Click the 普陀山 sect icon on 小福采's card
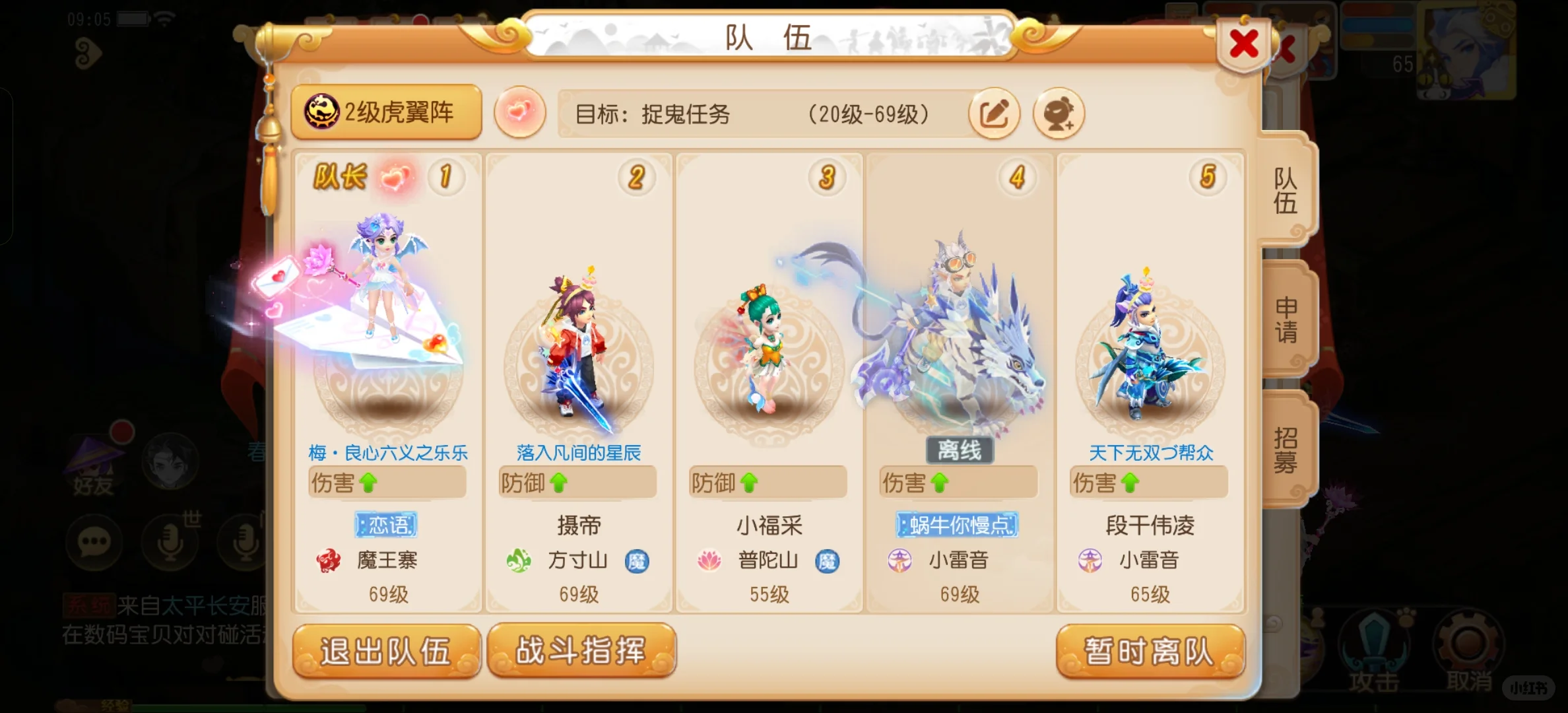 [x=709, y=560]
